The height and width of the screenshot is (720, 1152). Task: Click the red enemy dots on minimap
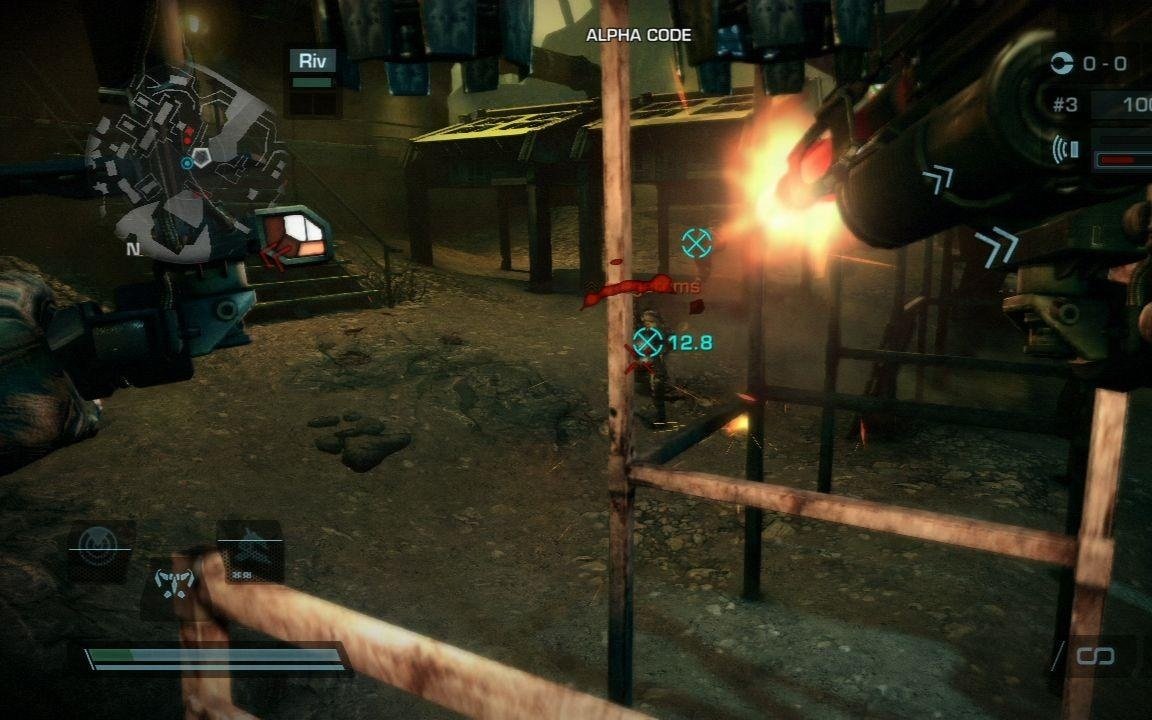click(187, 133)
